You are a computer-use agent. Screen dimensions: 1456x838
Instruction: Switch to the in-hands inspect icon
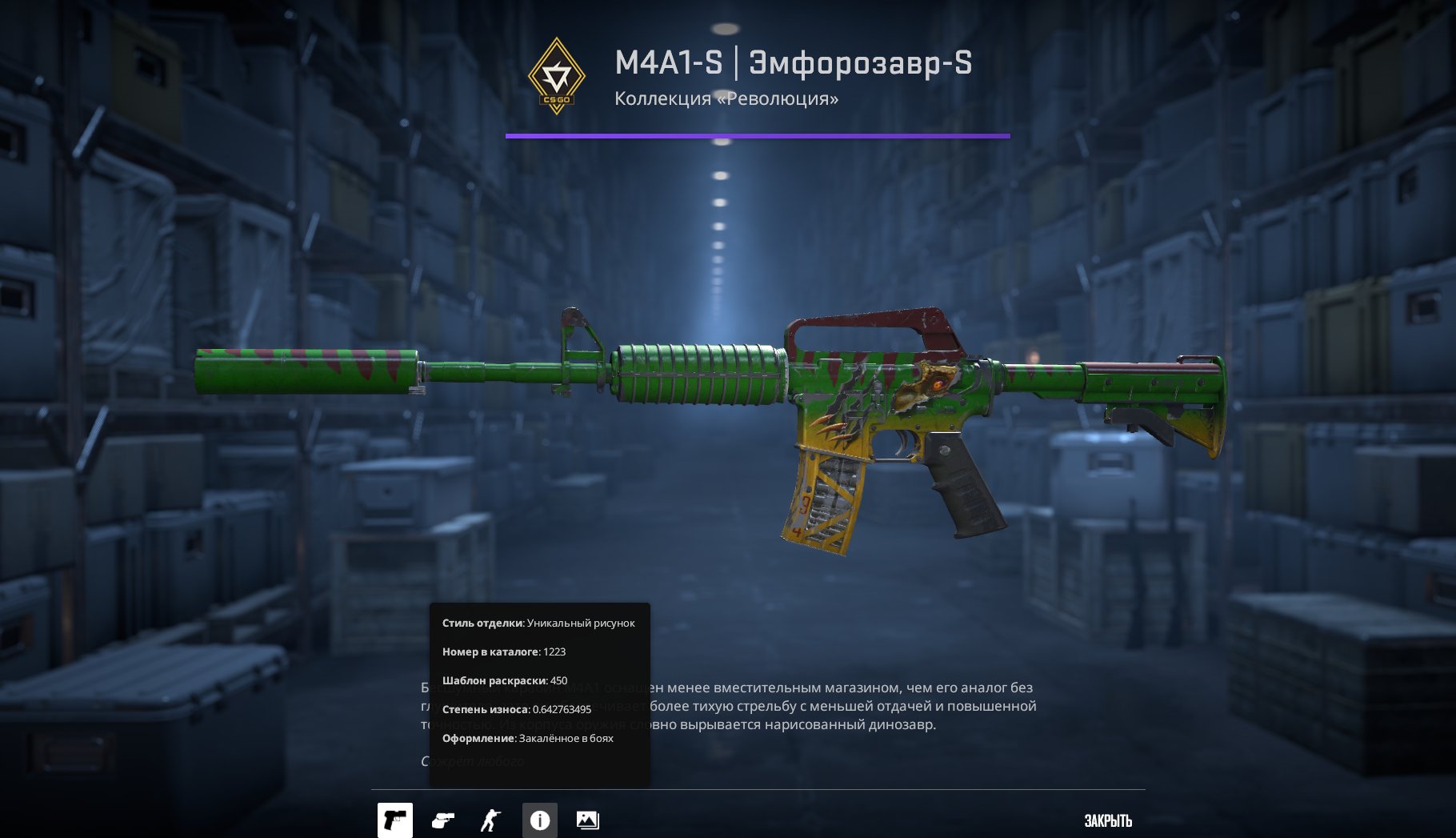pyautogui.click(x=442, y=820)
